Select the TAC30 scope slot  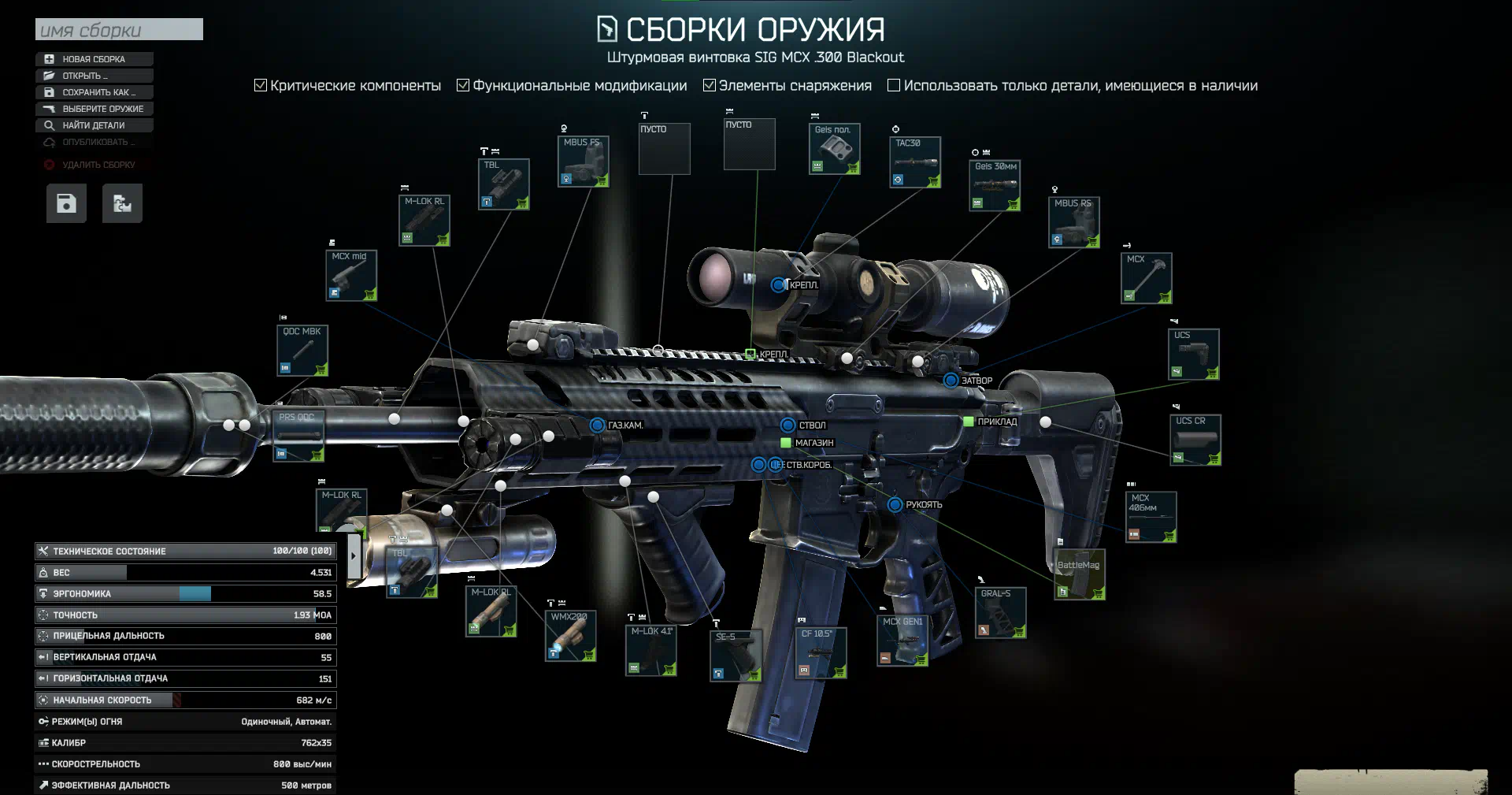click(915, 162)
